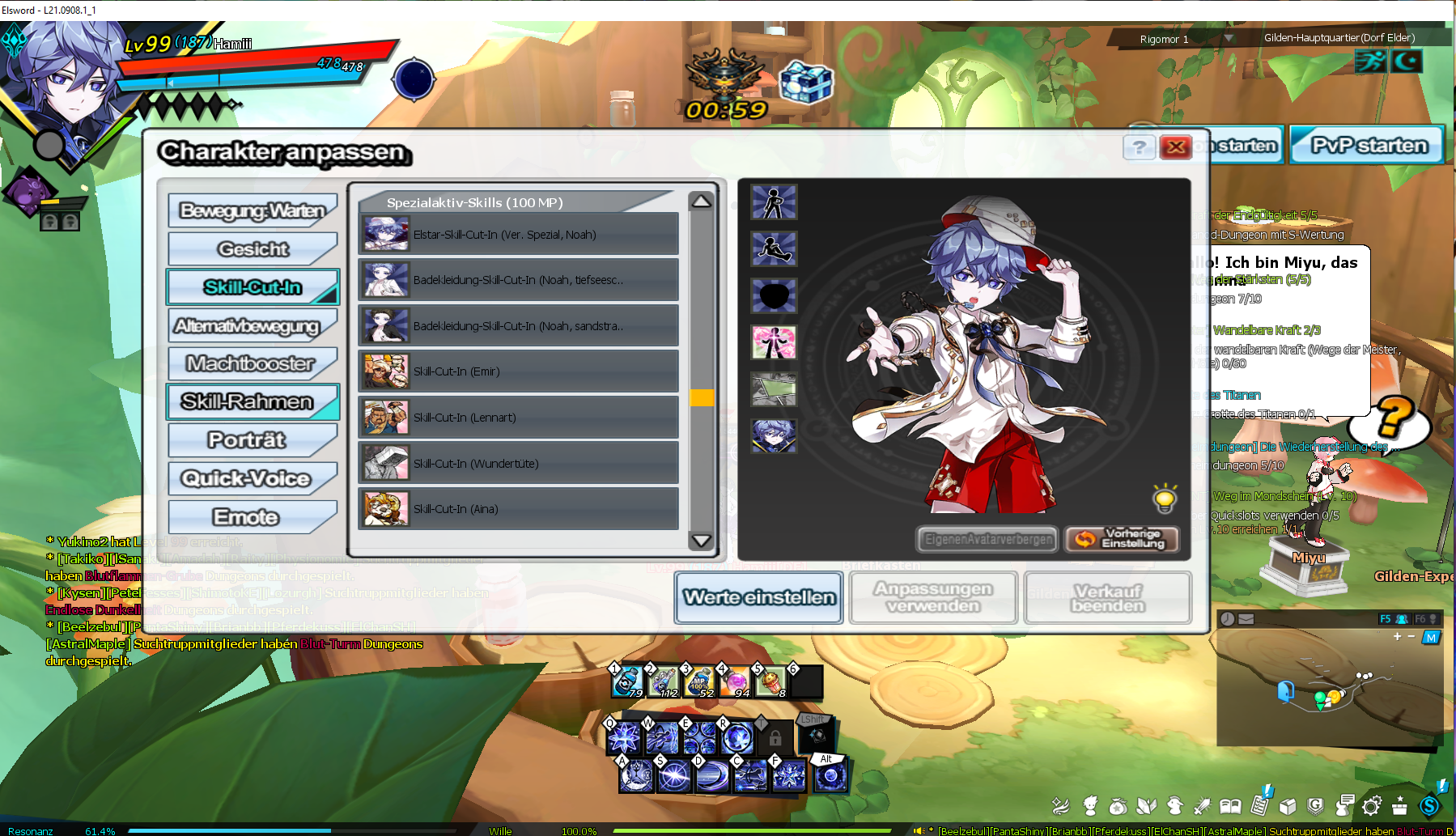The image size is (1456, 836).
Task: Start PvP with the PvP starten button
Action: click(1367, 146)
